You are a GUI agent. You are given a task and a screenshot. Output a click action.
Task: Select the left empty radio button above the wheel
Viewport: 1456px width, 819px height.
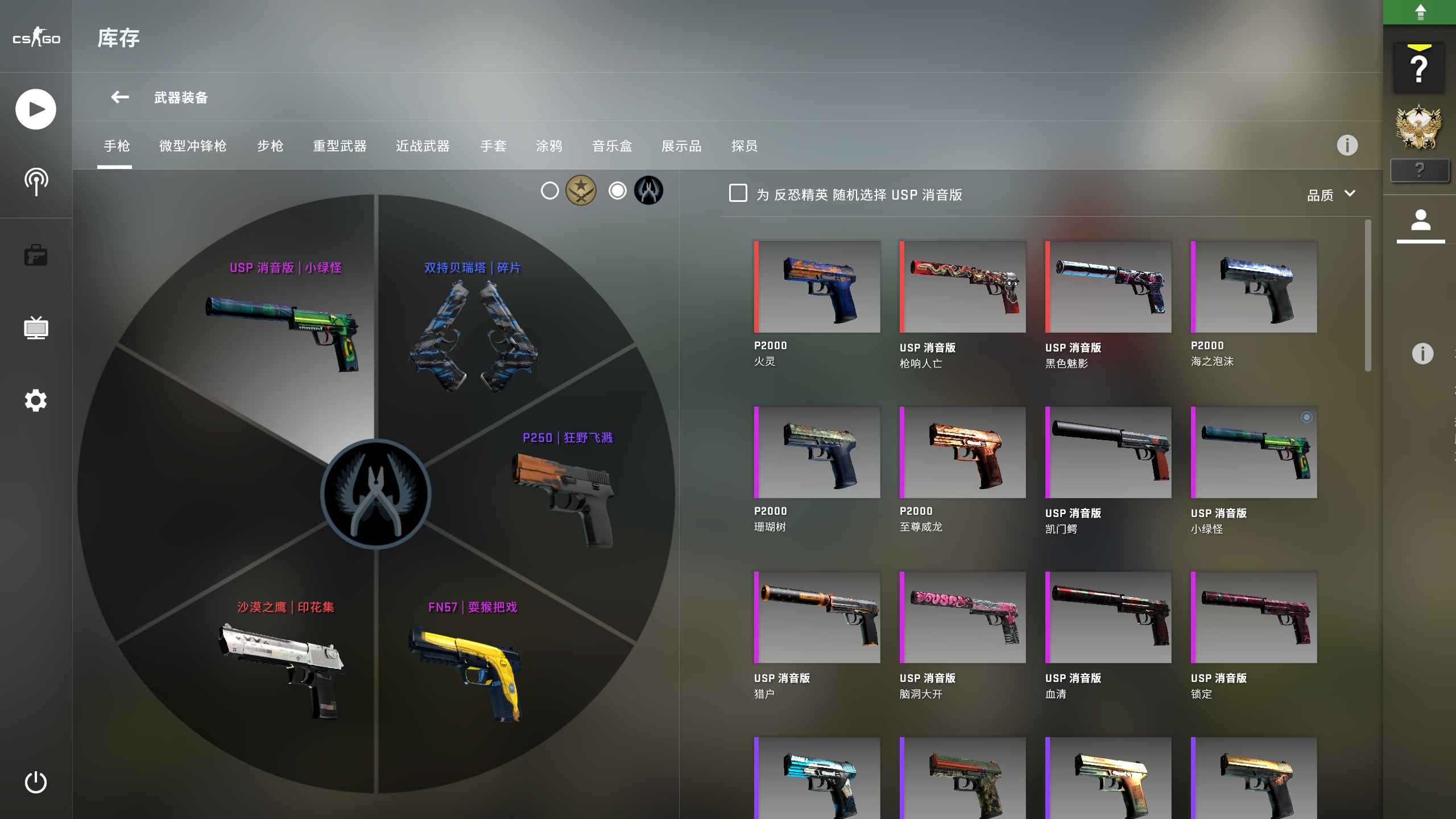550,191
